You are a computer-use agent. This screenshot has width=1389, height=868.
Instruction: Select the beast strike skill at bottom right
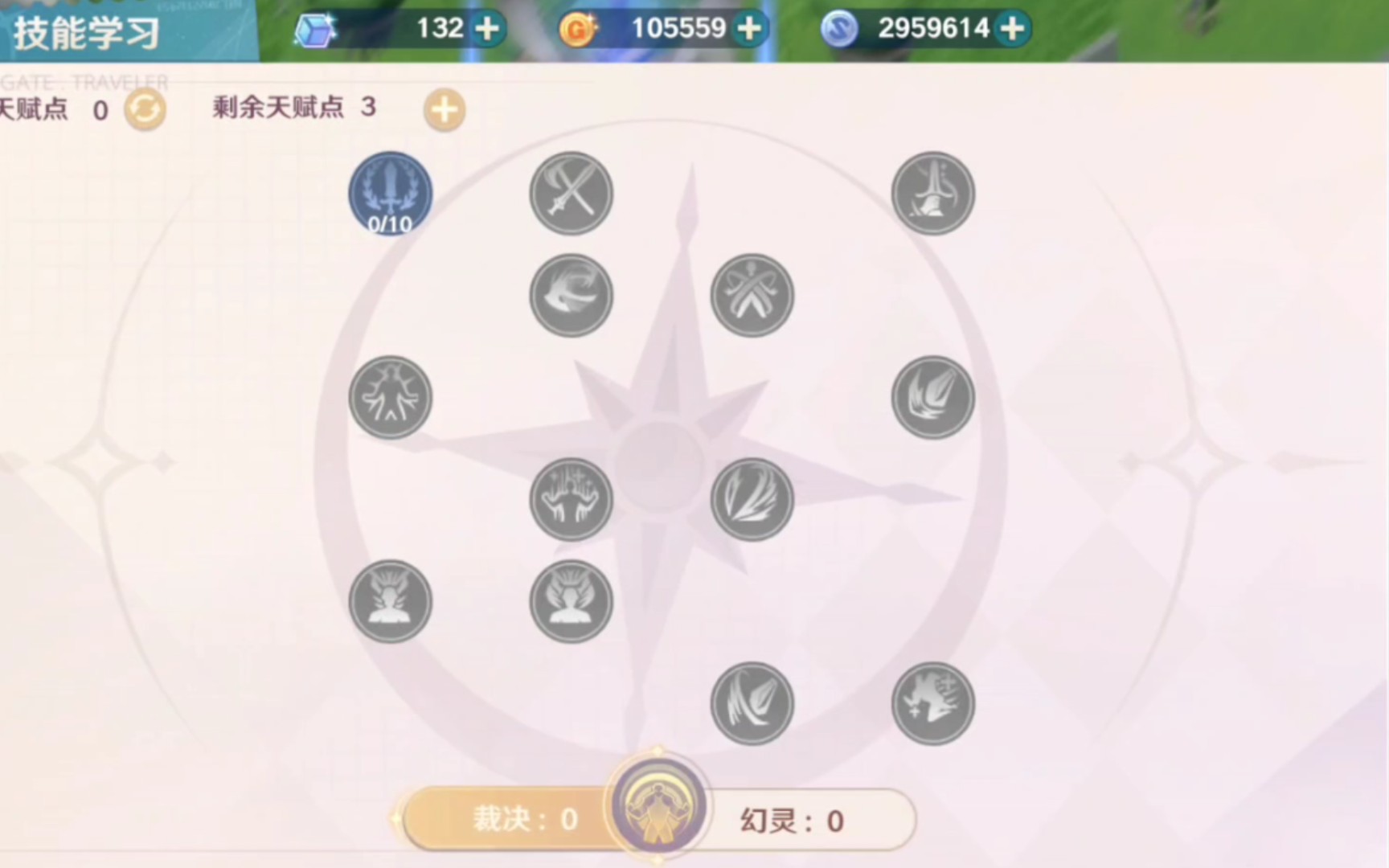(x=932, y=702)
